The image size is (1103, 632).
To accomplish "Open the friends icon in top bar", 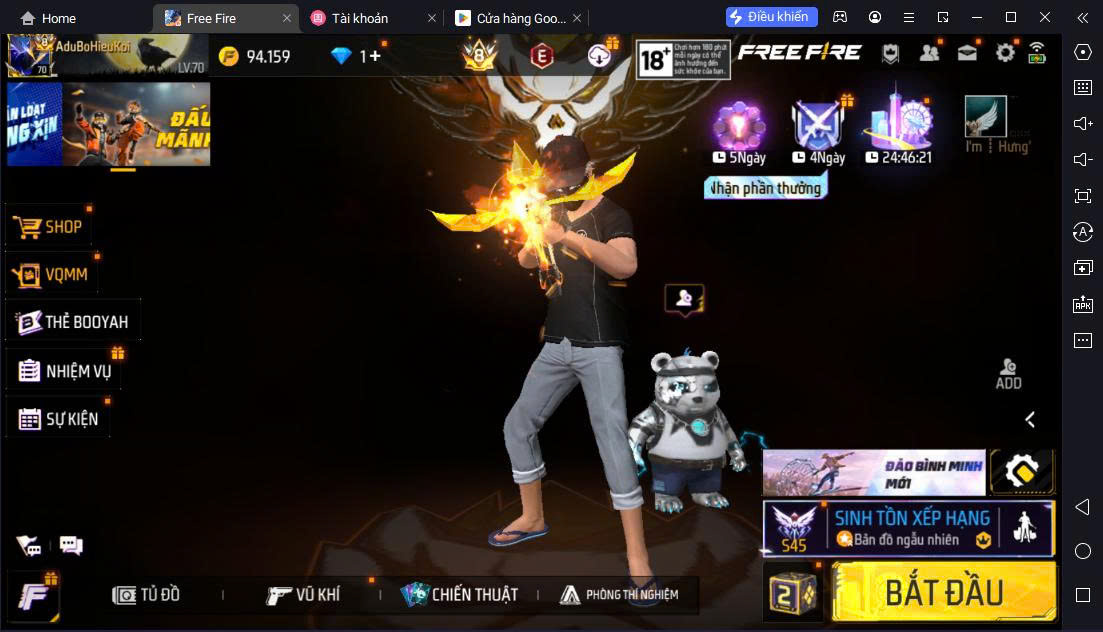I will coord(929,53).
